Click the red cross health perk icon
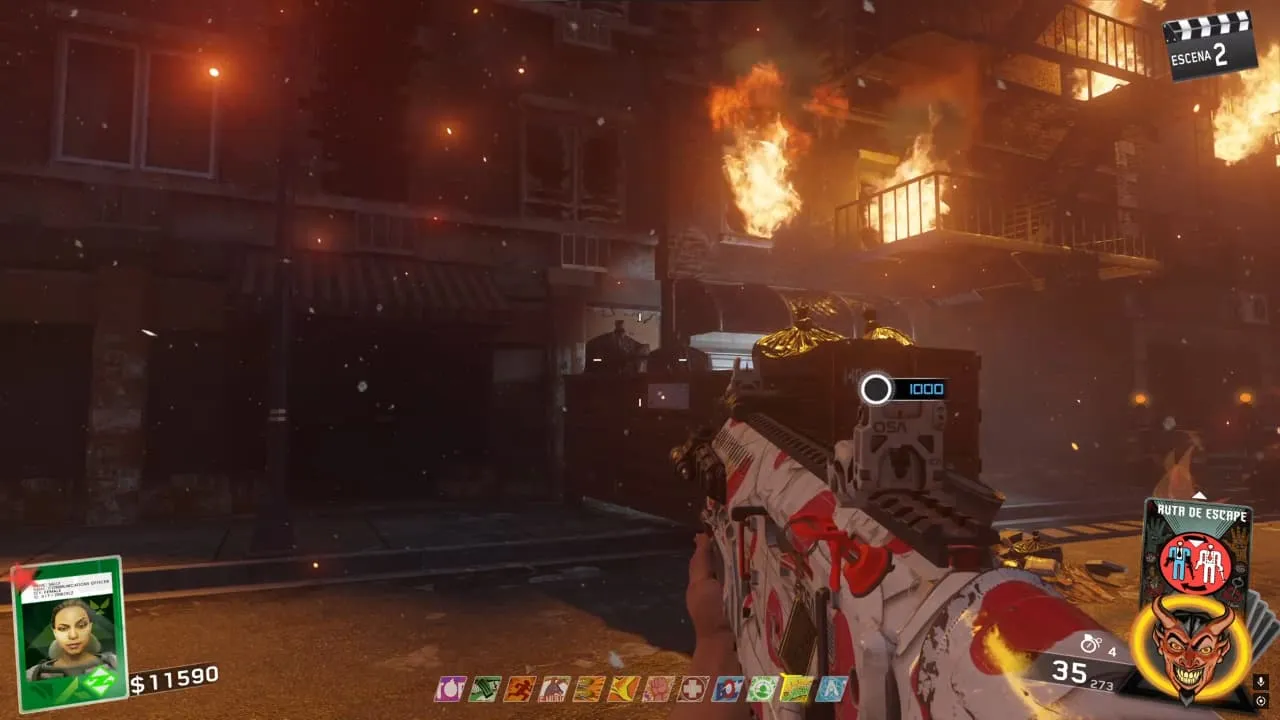 point(693,688)
